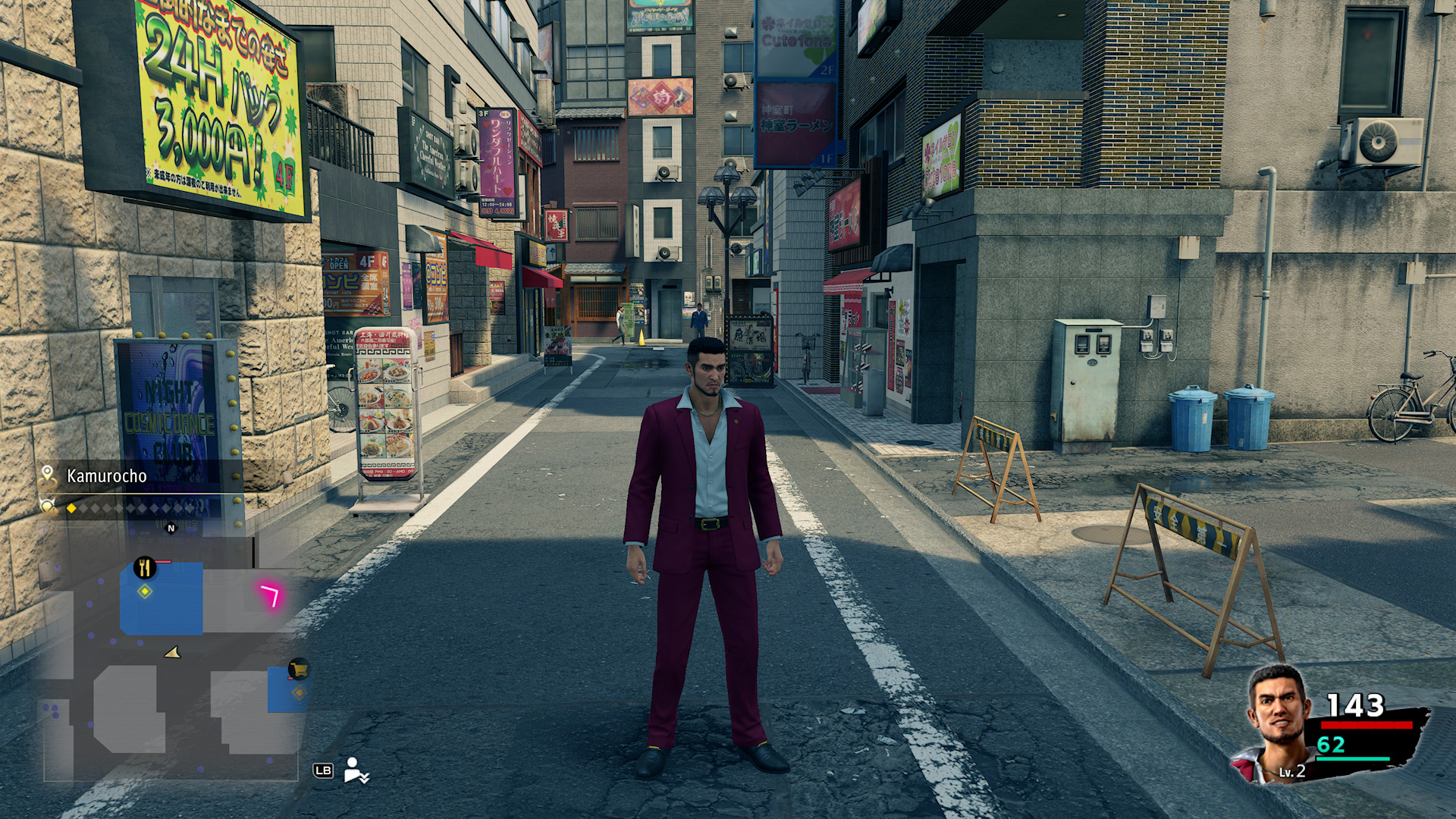The height and width of the screenshot is (819, 1456).
Task: Click the pink destination marker on minimap
Action: coord(270,595)
